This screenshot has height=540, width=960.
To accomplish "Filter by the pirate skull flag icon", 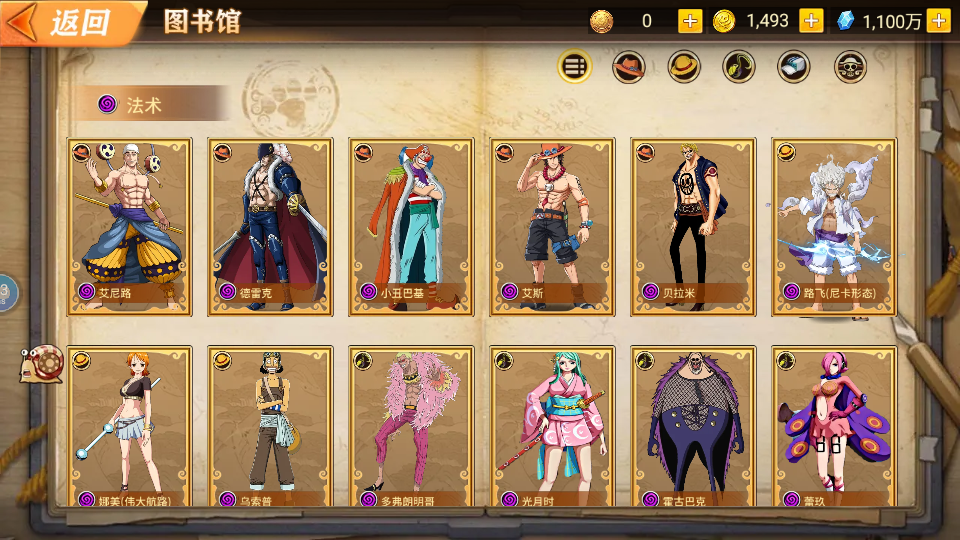I will pos(850,67).
